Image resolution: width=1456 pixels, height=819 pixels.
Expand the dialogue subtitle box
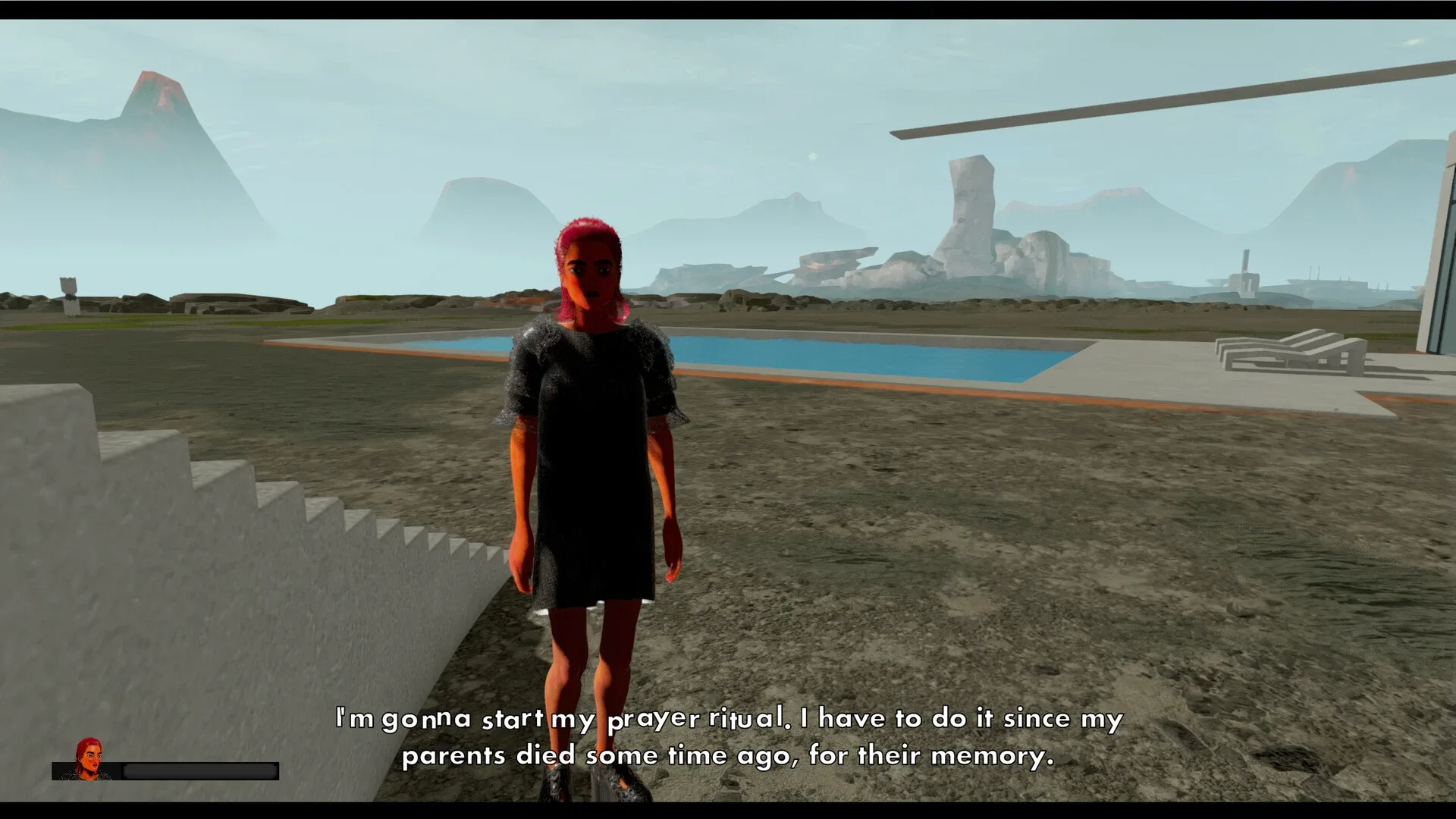click(728, 736)
